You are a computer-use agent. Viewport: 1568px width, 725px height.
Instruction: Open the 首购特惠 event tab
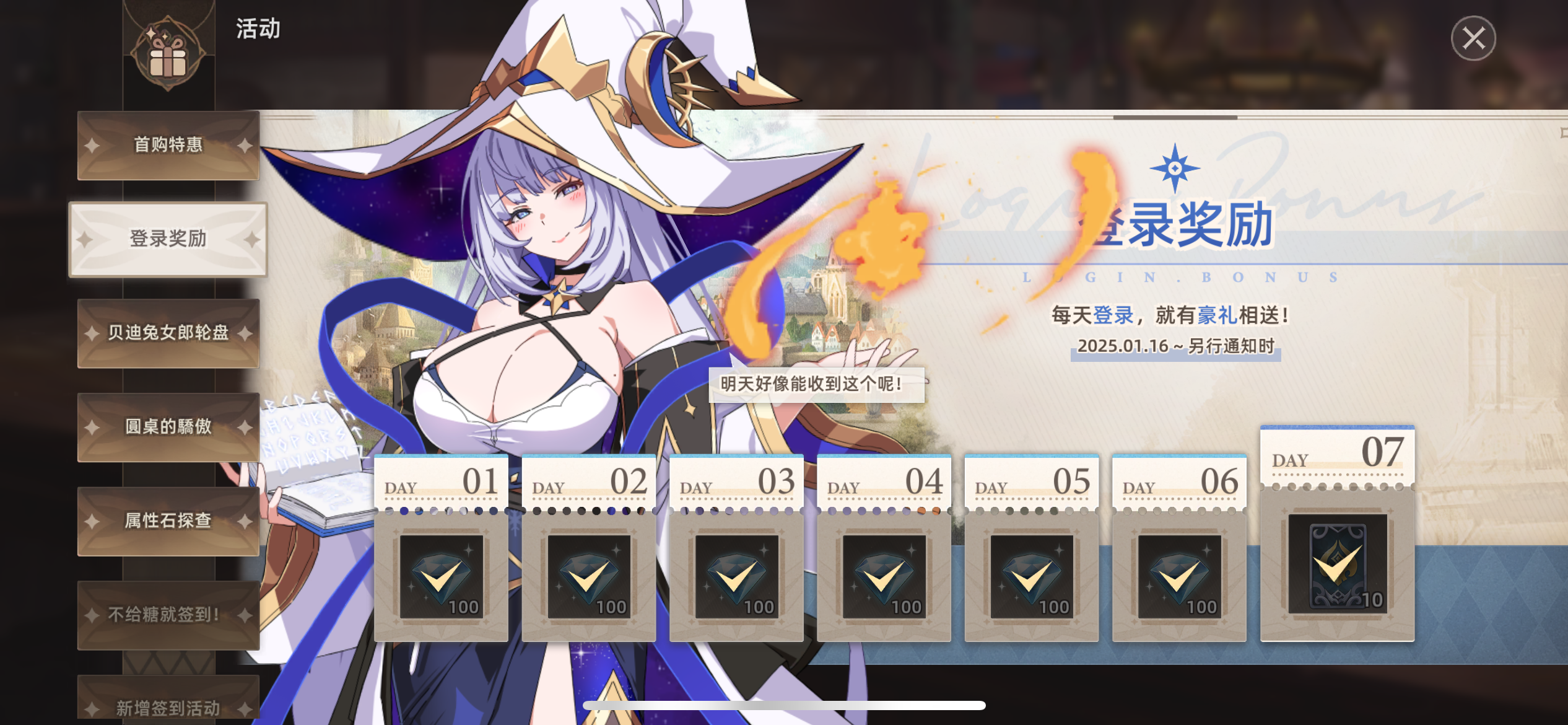click(x=168, y=145)
